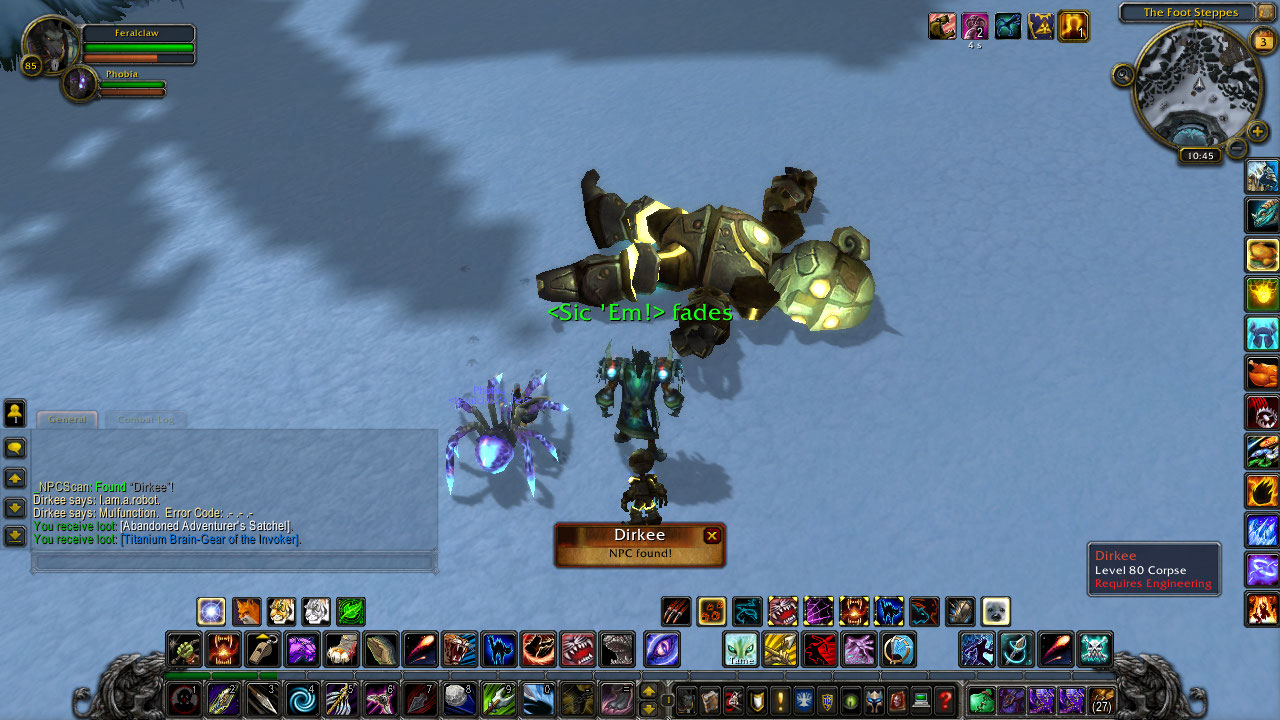The image size is (1280, 720).
Task: Open the red question mark help button
Action: [x=944, y=700]
